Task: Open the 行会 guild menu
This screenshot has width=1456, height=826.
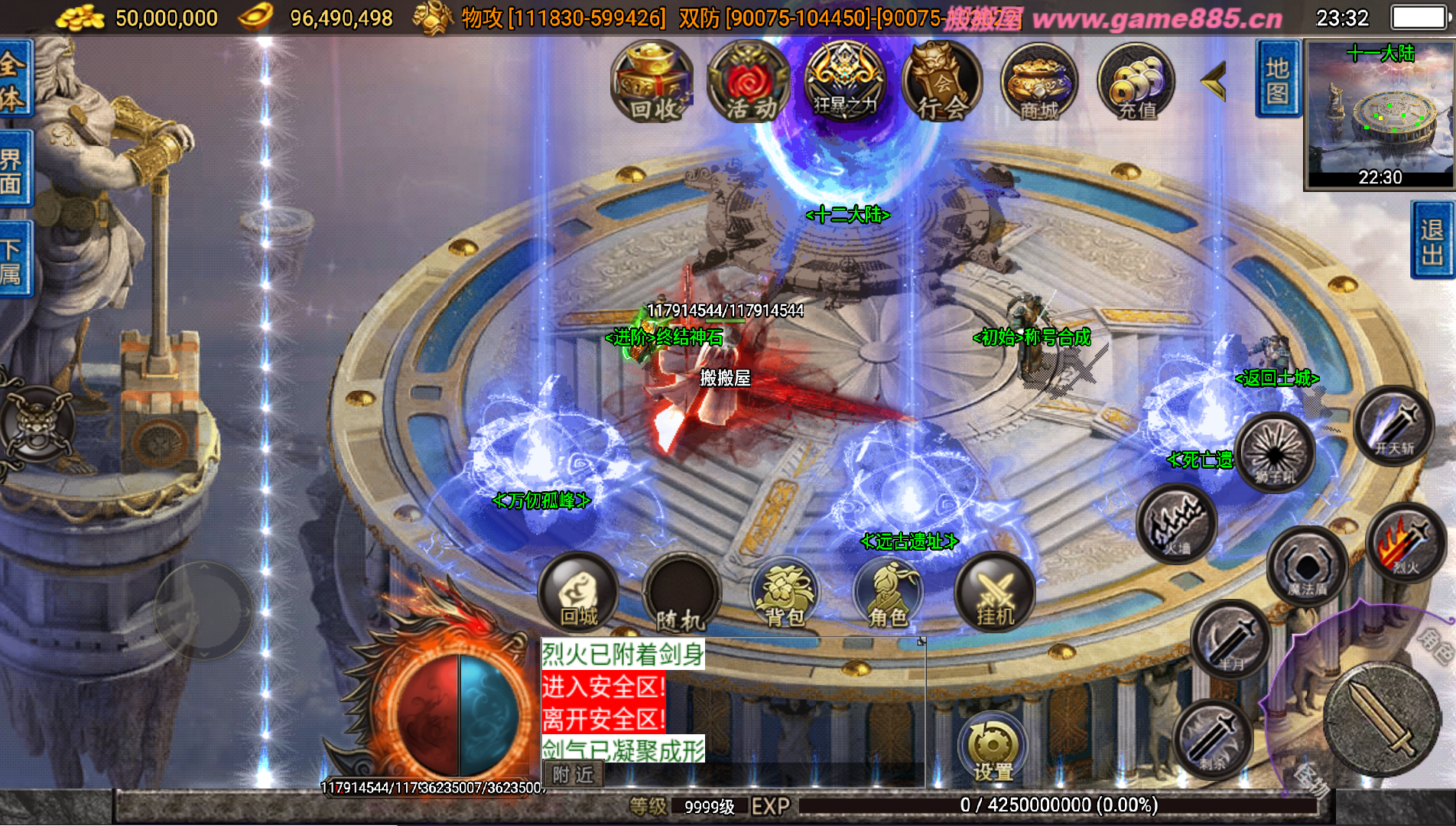Action: tap(942, 83)
